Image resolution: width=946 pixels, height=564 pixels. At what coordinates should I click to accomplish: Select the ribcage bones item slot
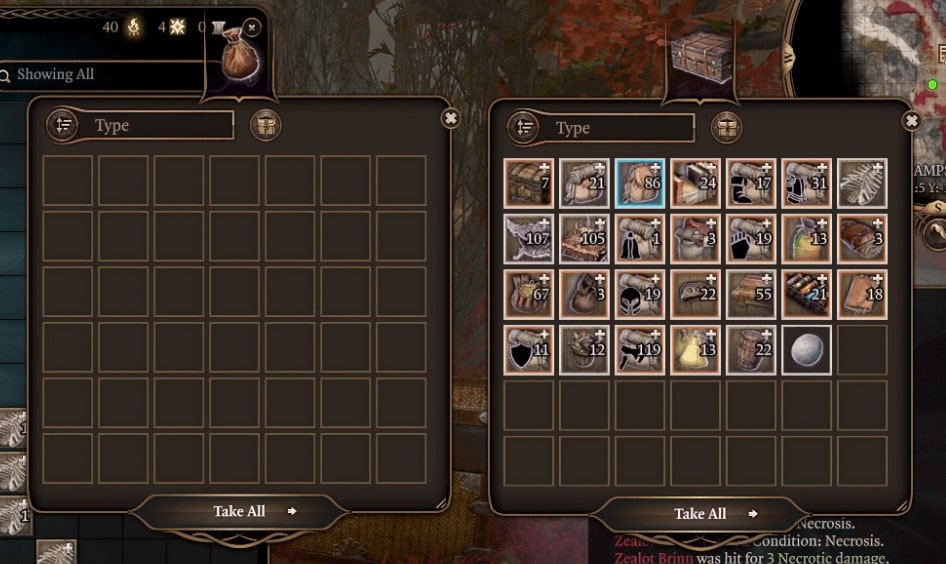[862, 183]
